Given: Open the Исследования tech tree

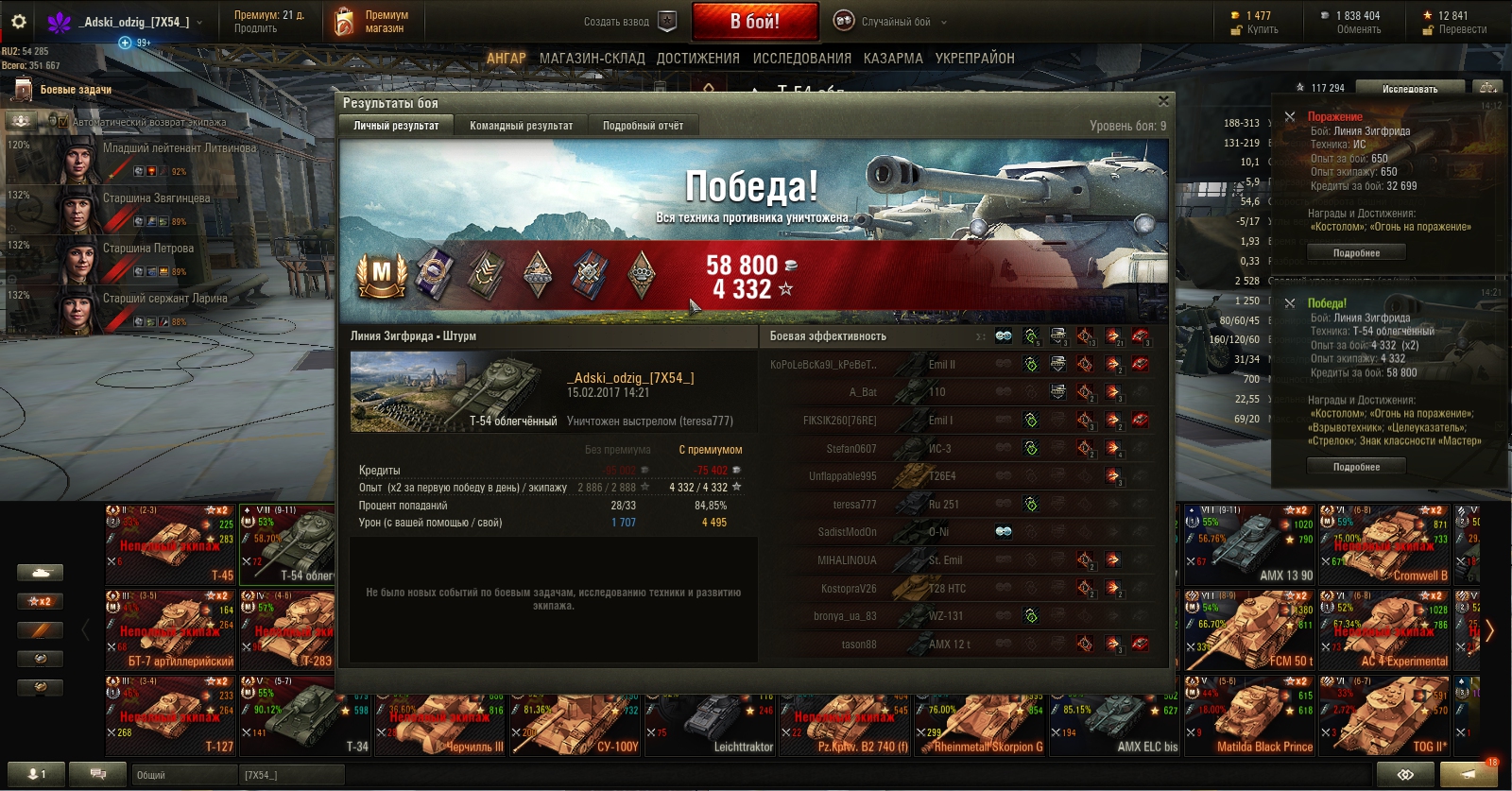Looking at the screenshot, I should (801, 59).
